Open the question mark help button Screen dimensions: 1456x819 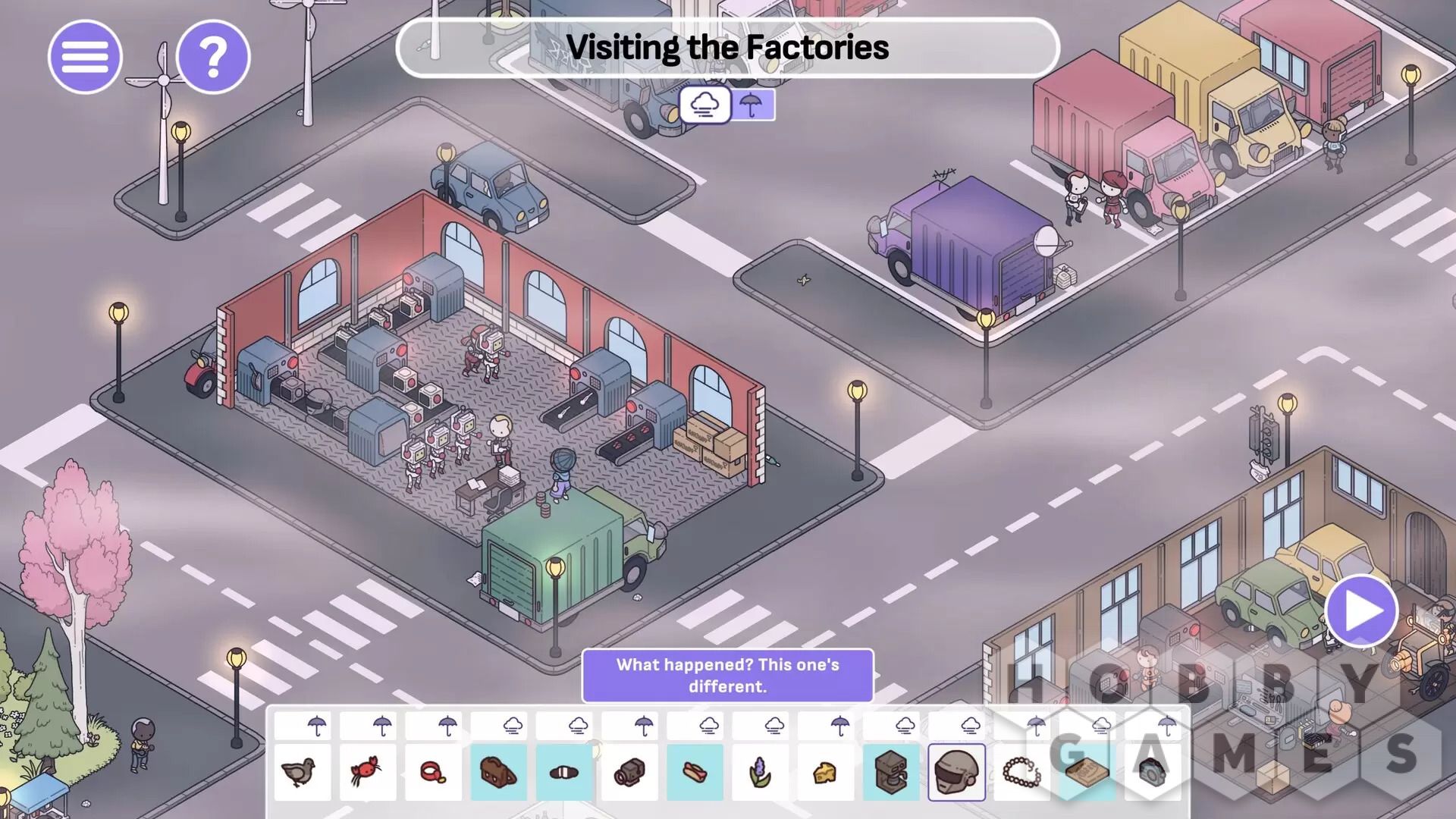pos(213,57)
